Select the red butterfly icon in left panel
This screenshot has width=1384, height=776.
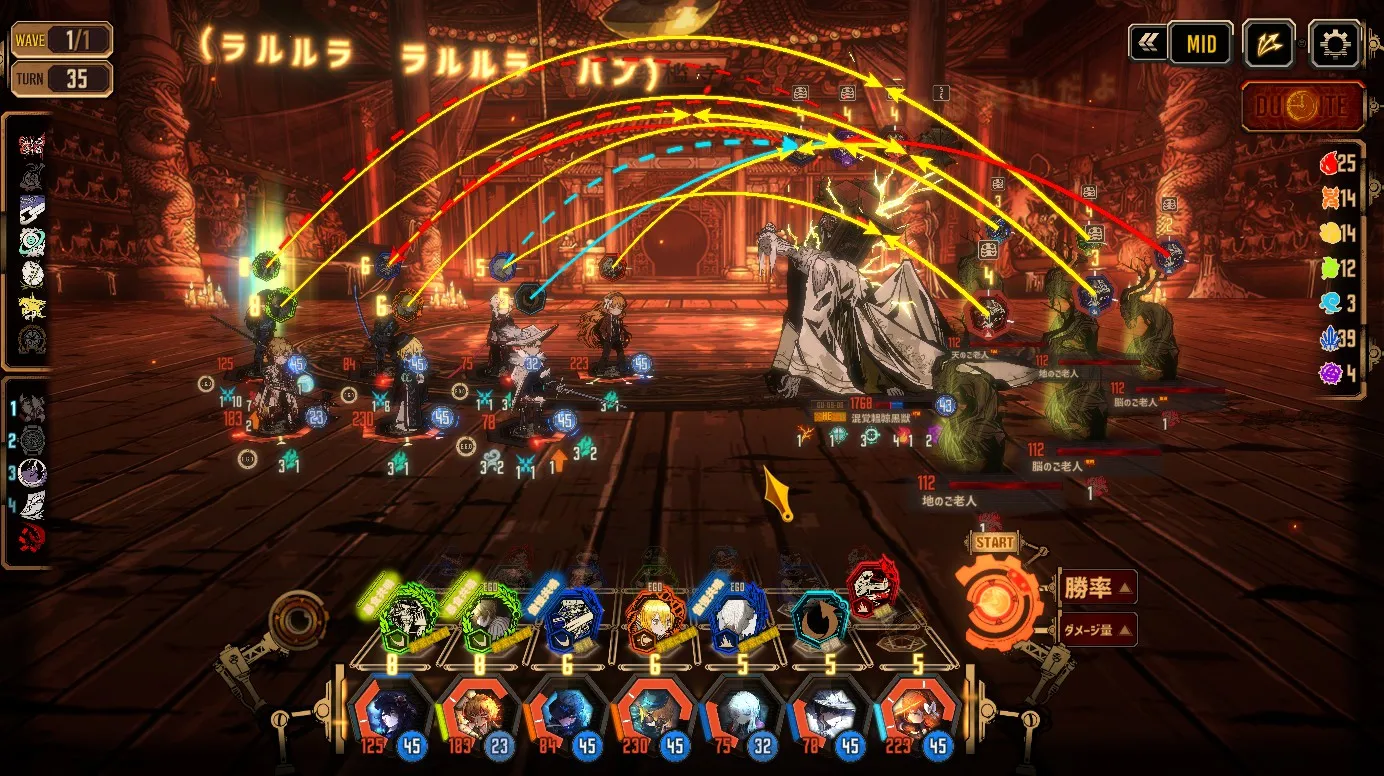click(x=31, y=143)
